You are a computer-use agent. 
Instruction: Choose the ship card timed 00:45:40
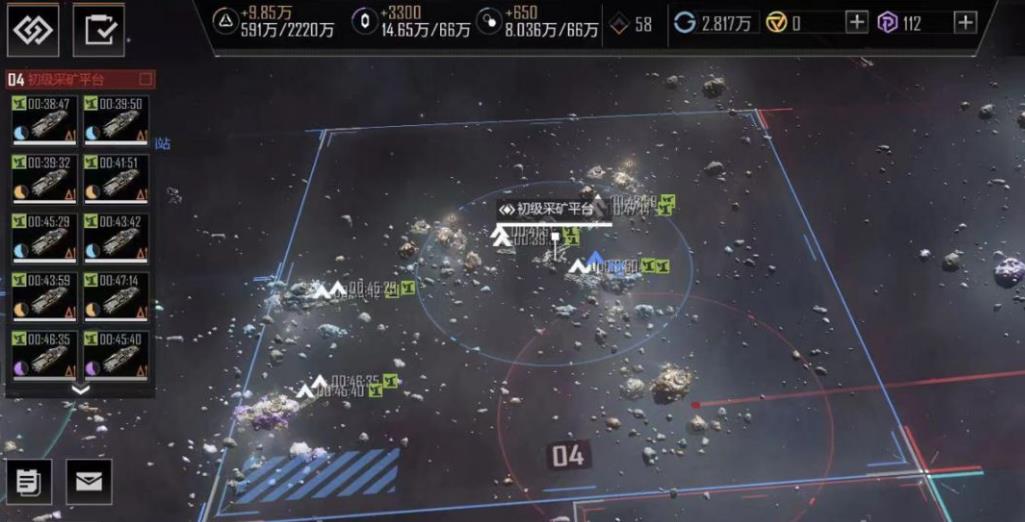coord(116,355)
